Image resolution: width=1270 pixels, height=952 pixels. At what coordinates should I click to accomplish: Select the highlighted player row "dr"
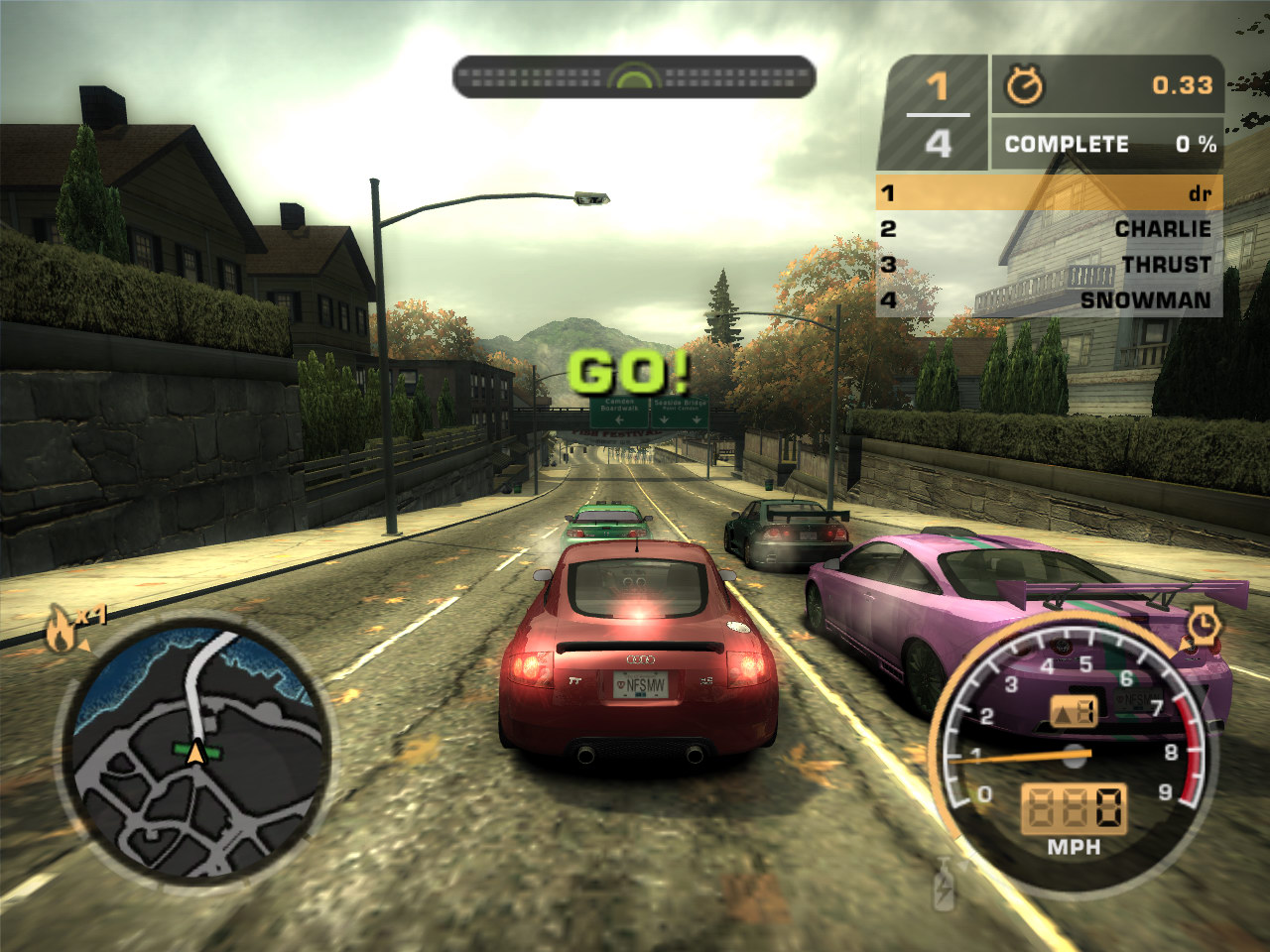(1049, 192)
